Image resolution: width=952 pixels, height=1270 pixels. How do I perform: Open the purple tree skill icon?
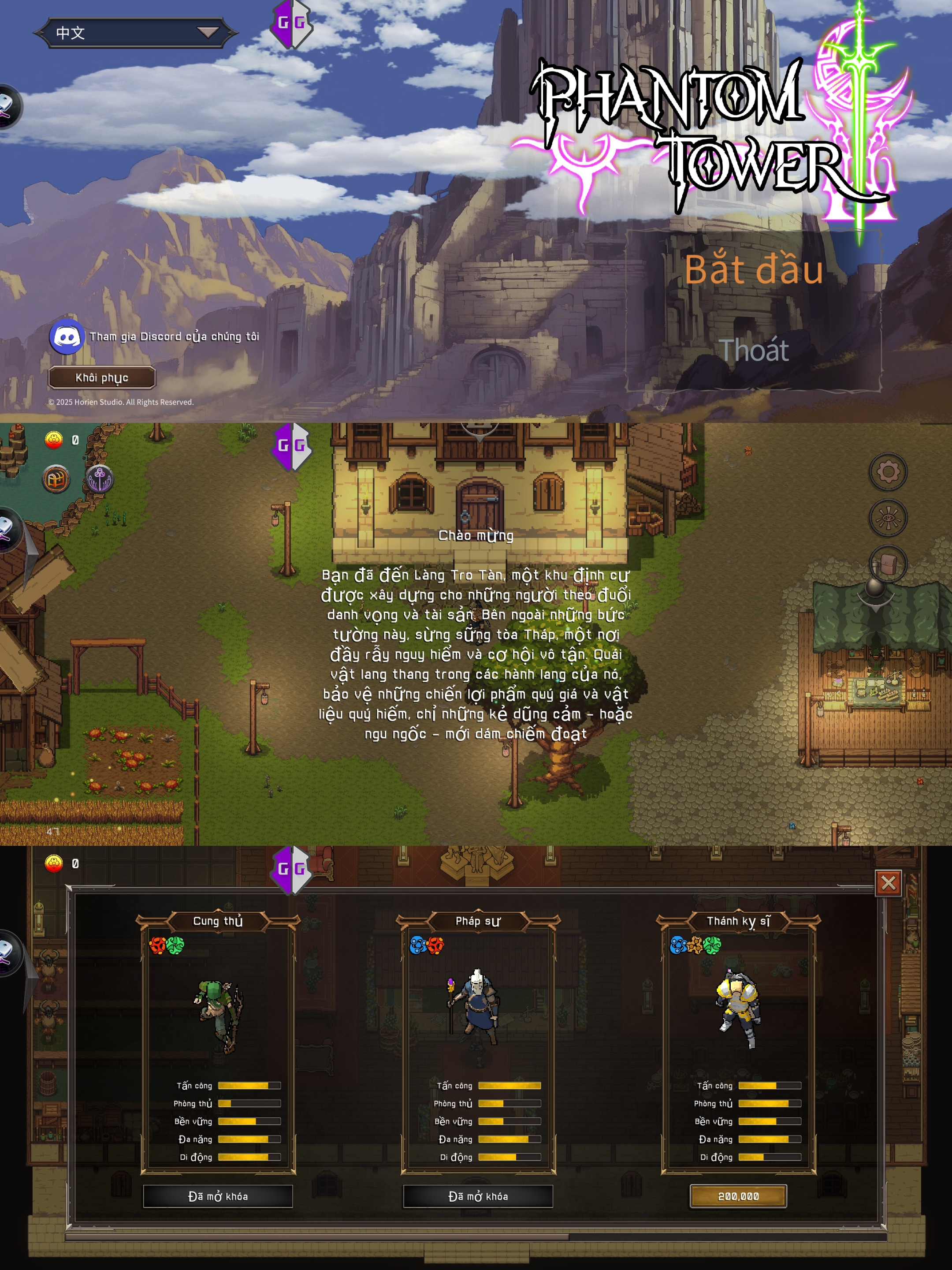[x=100, y=479]
